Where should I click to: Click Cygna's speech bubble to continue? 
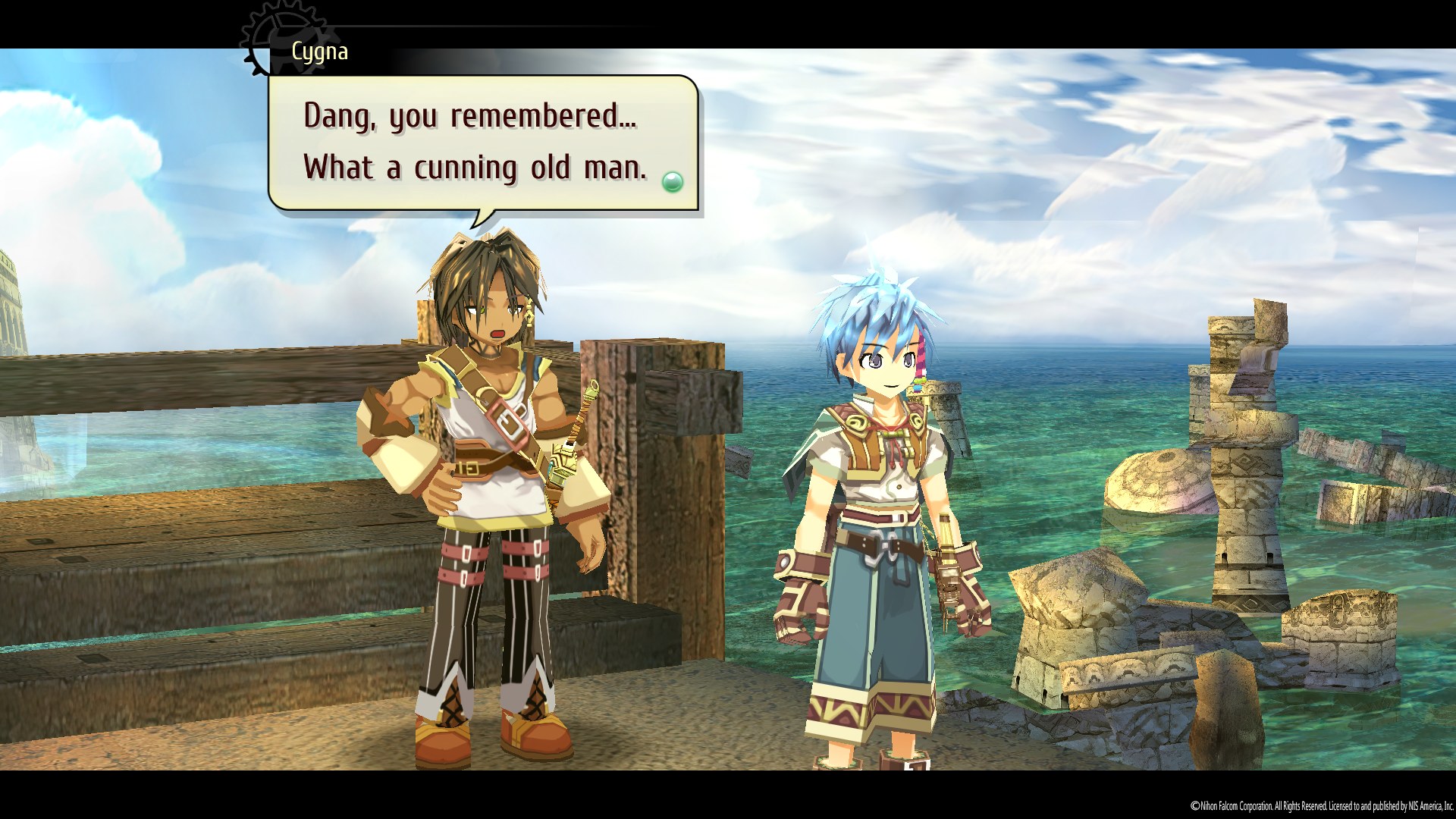pos(482,142)
